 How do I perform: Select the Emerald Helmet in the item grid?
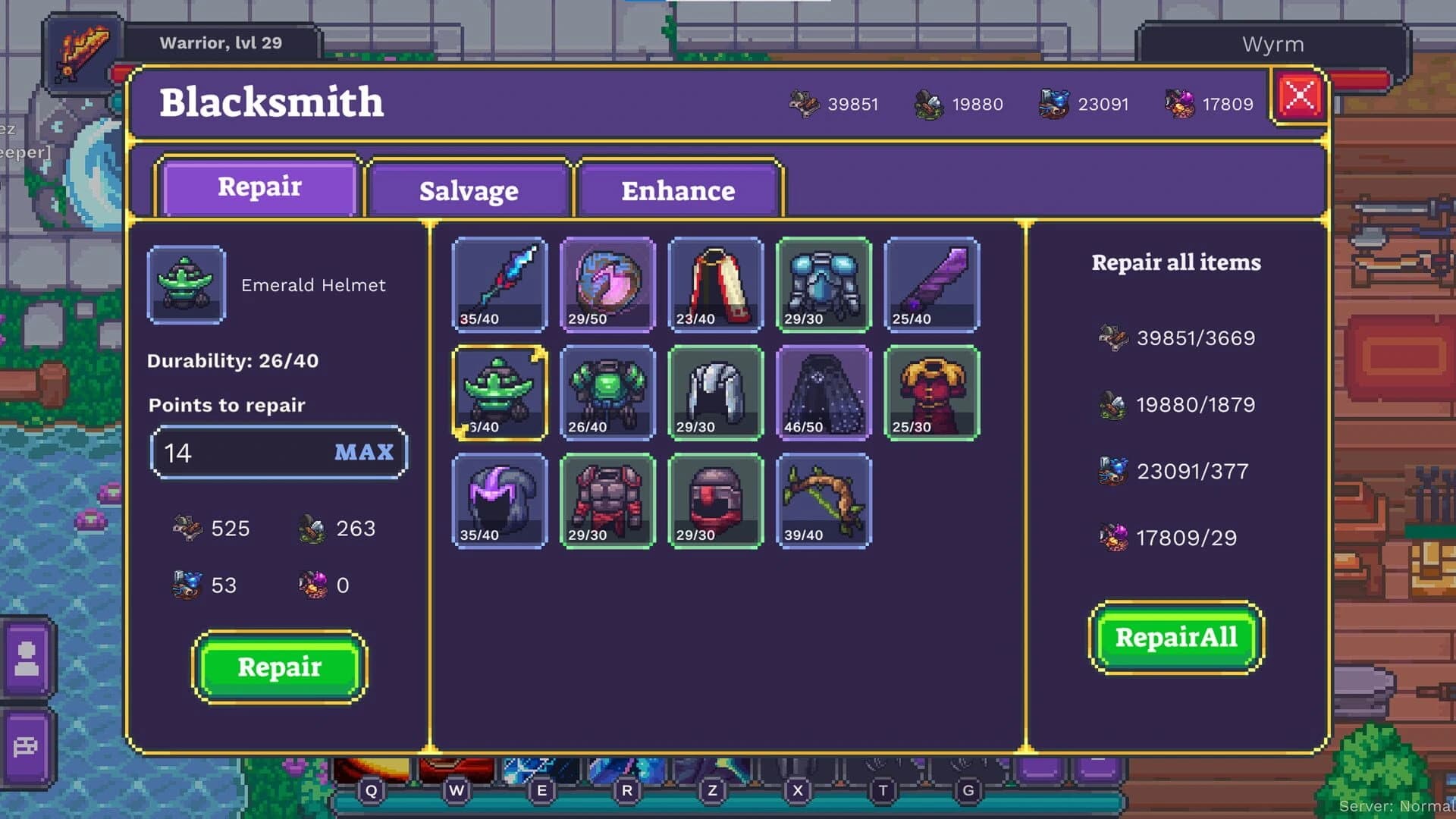pos(500,392)
